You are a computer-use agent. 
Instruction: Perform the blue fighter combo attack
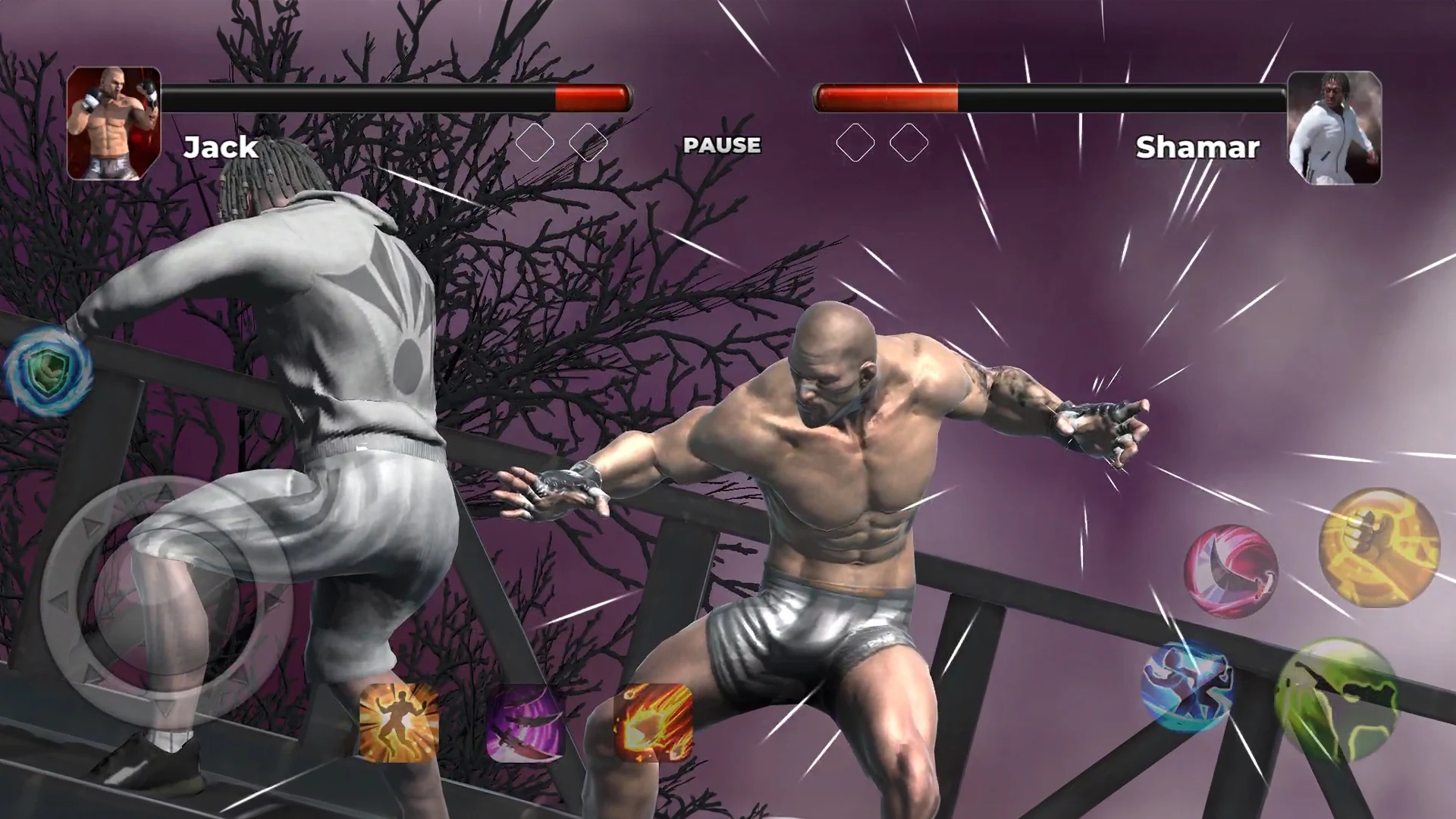tap(1188, 686)
